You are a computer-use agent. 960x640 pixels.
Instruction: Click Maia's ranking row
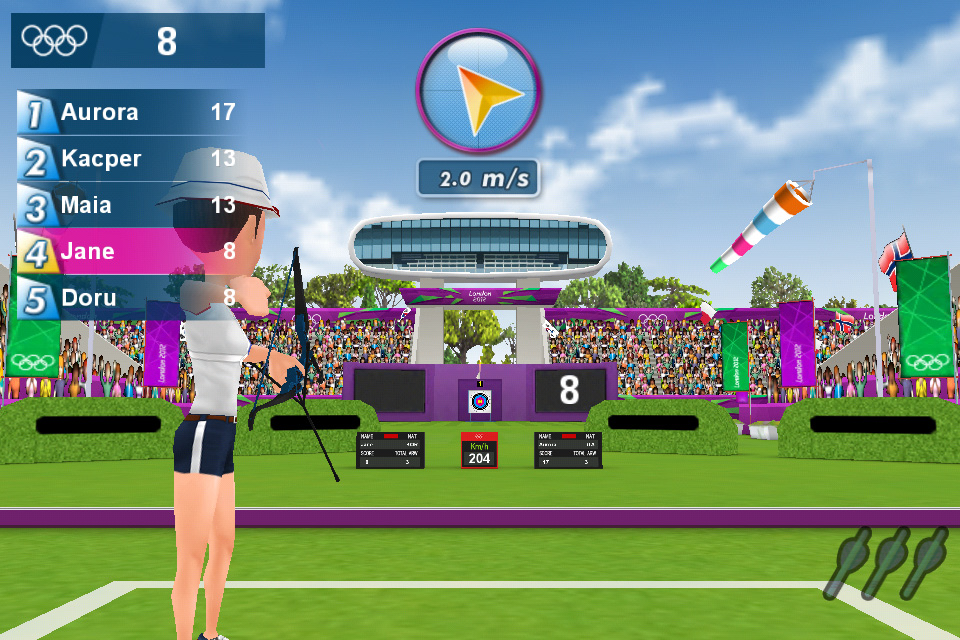(x=130, y=206)
